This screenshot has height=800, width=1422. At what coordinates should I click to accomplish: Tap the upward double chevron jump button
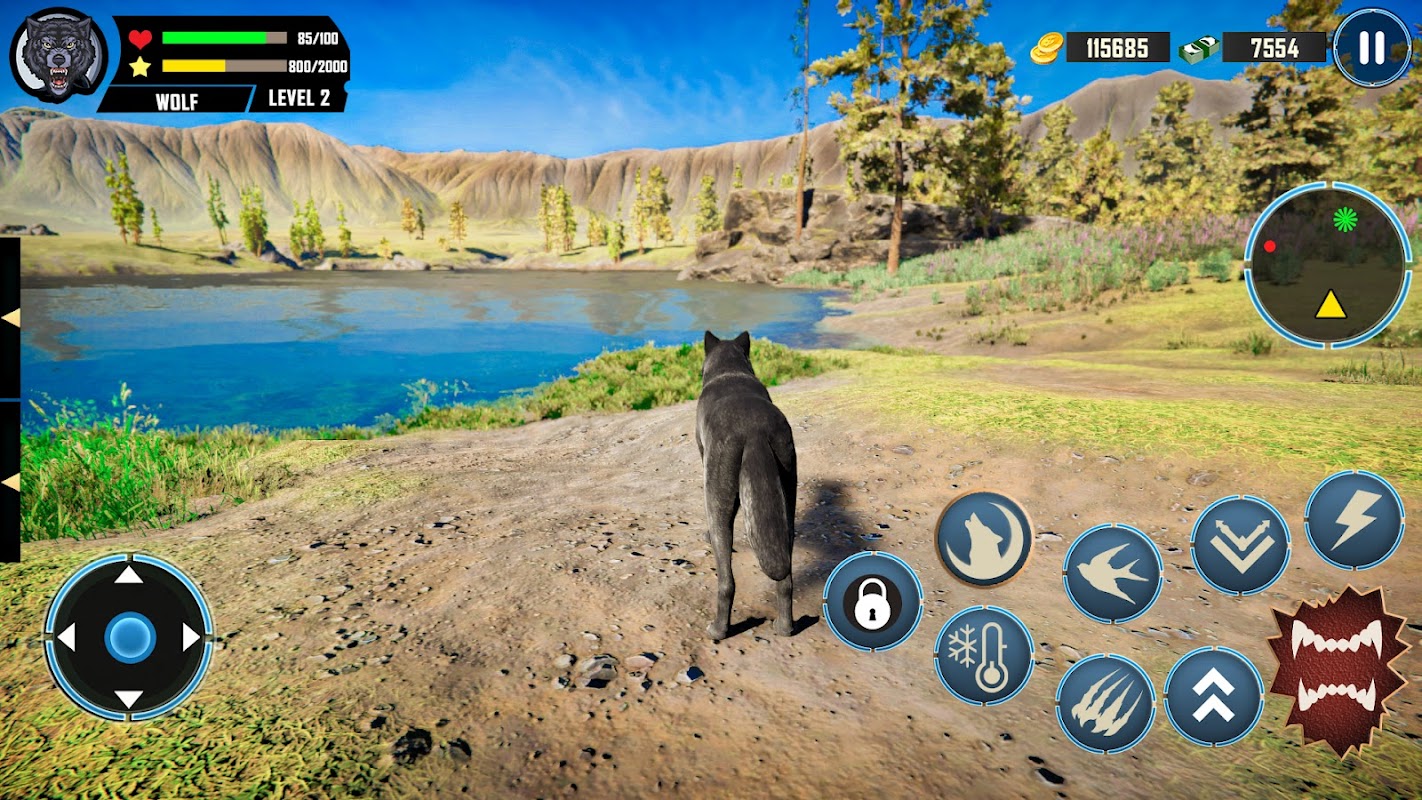(x=1213, y=696)
